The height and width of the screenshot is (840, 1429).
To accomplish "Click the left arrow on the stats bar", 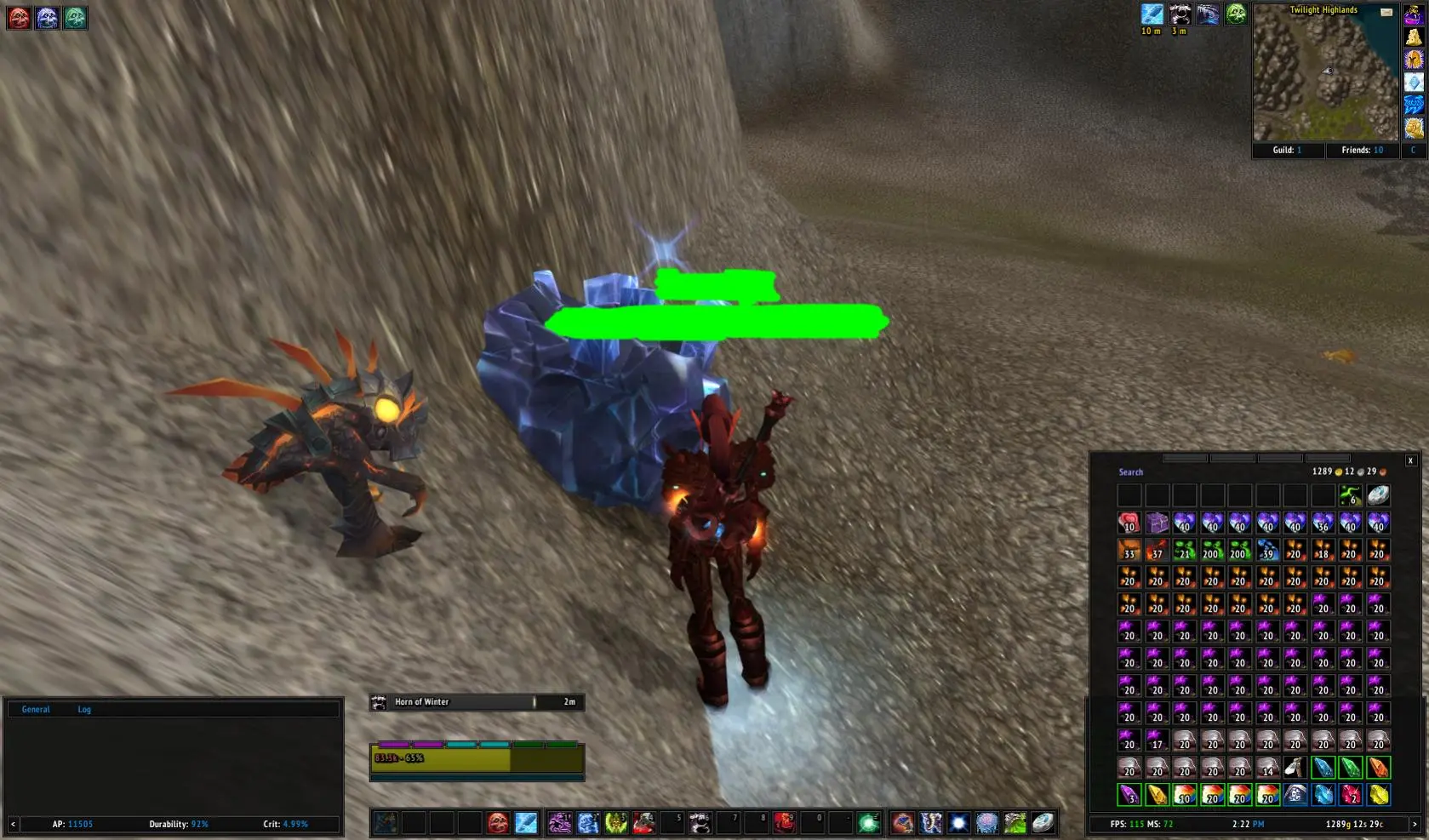I will [x=13, y=824].
